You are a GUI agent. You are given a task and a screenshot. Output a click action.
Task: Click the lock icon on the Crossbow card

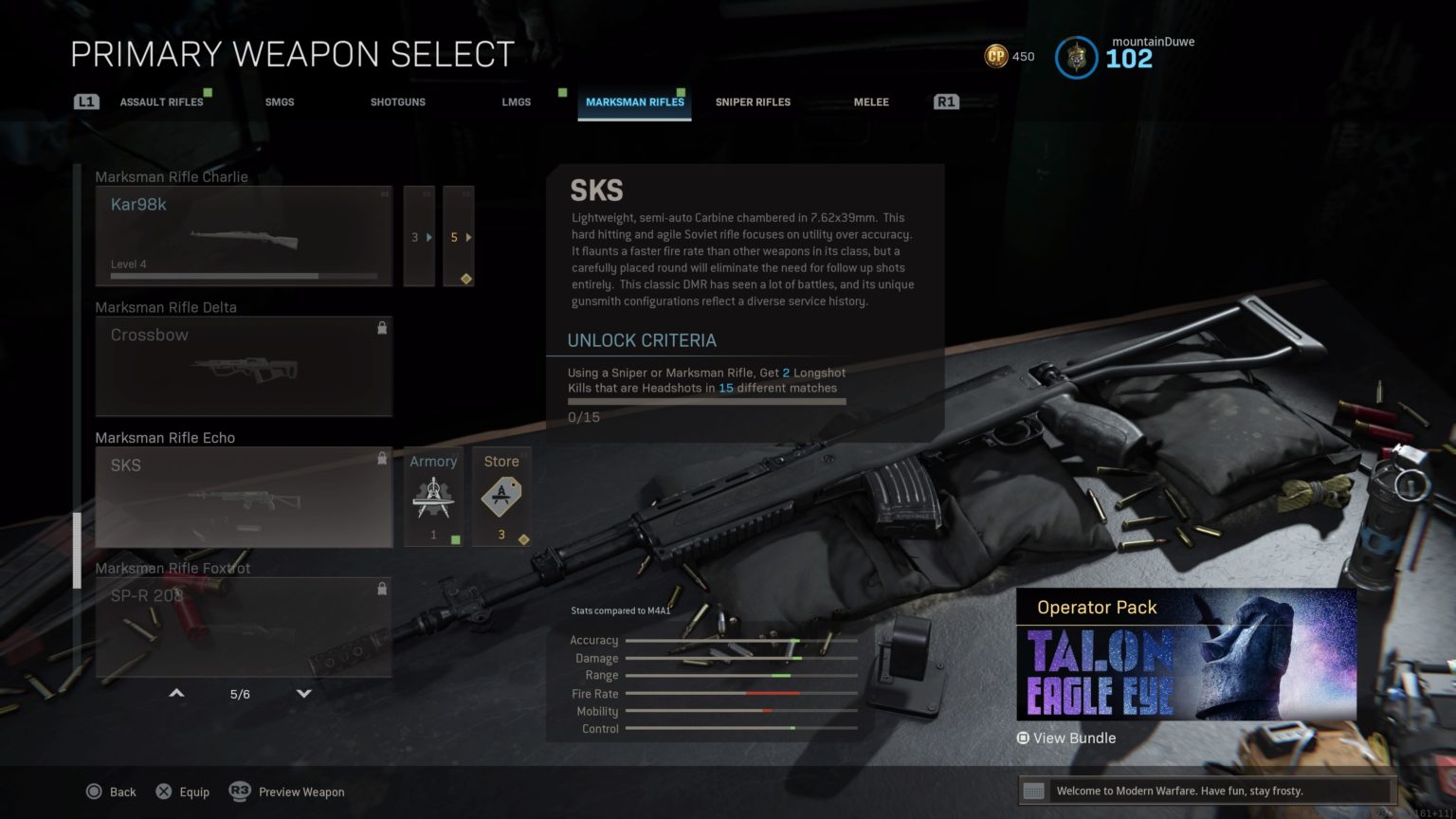point(383,327)
